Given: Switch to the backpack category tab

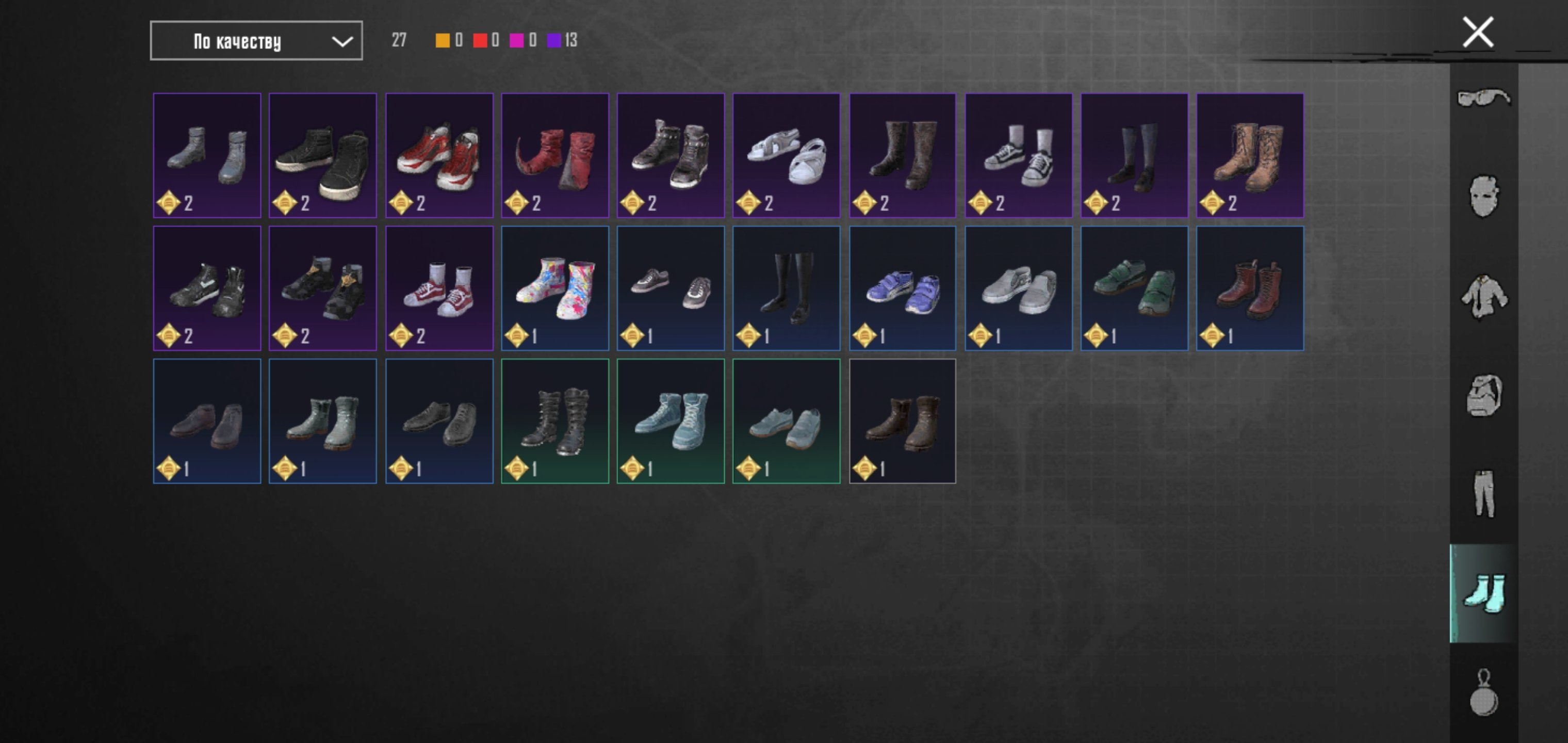Looking at the screenshot, I should (x=1483, y=396).
